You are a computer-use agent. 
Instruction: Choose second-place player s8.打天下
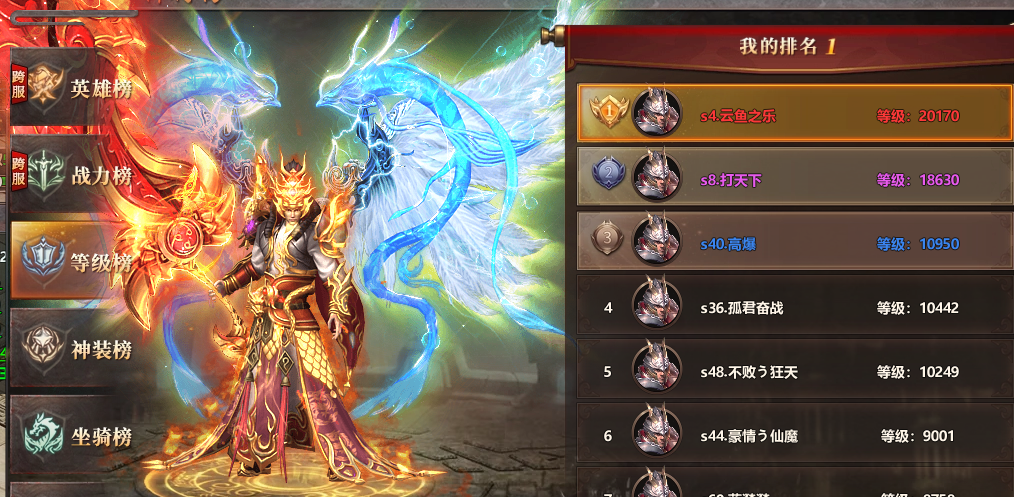pos(795,180)
